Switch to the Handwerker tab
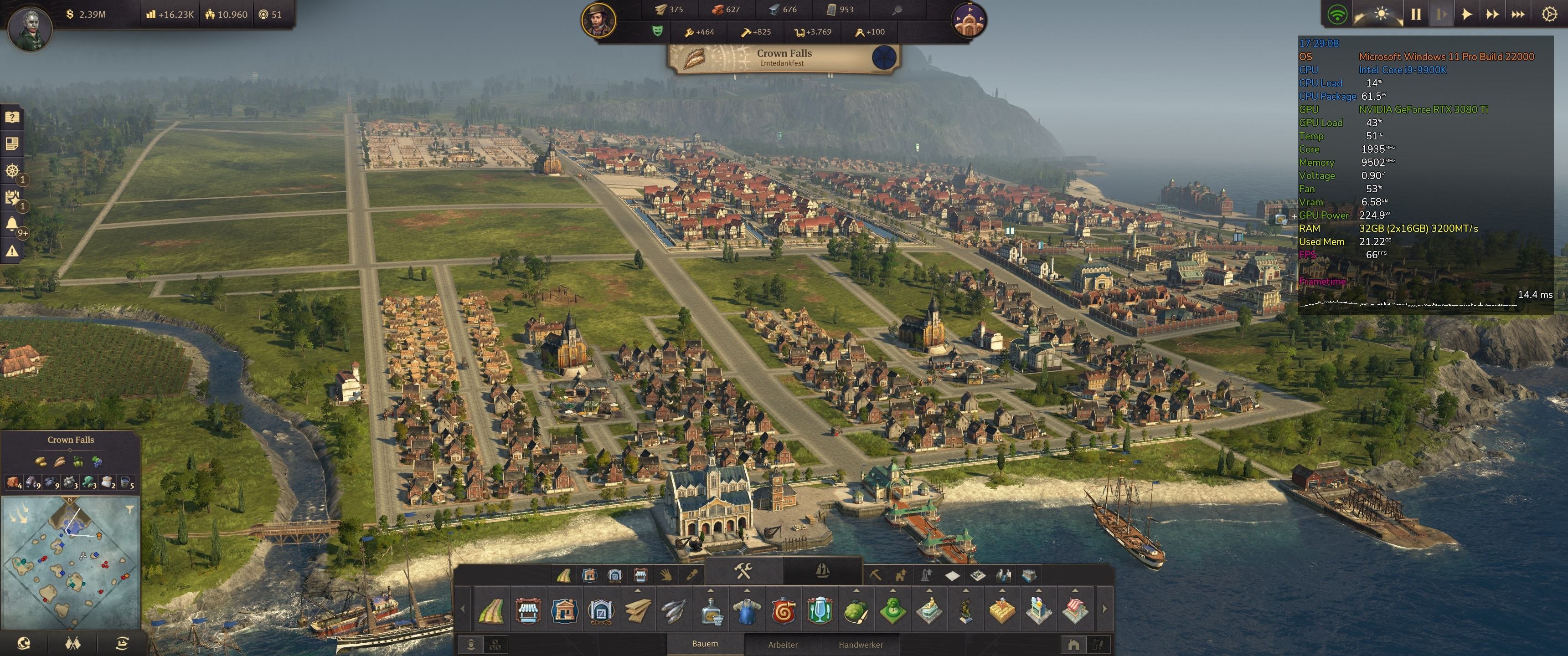 point(861,645)
